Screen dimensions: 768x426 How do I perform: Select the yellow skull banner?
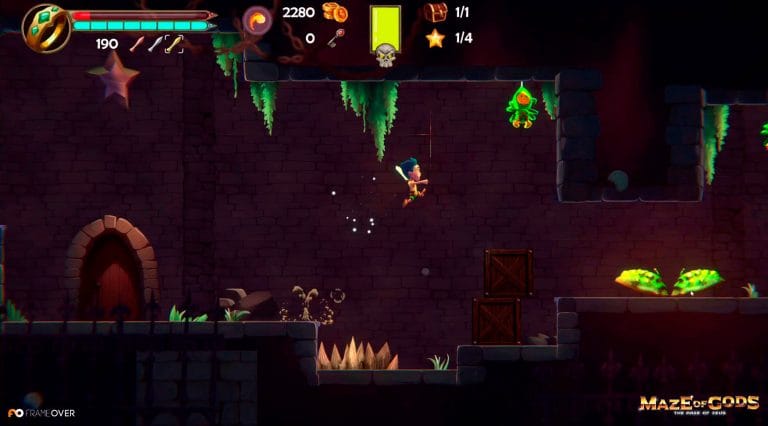[x=385, y=35]
